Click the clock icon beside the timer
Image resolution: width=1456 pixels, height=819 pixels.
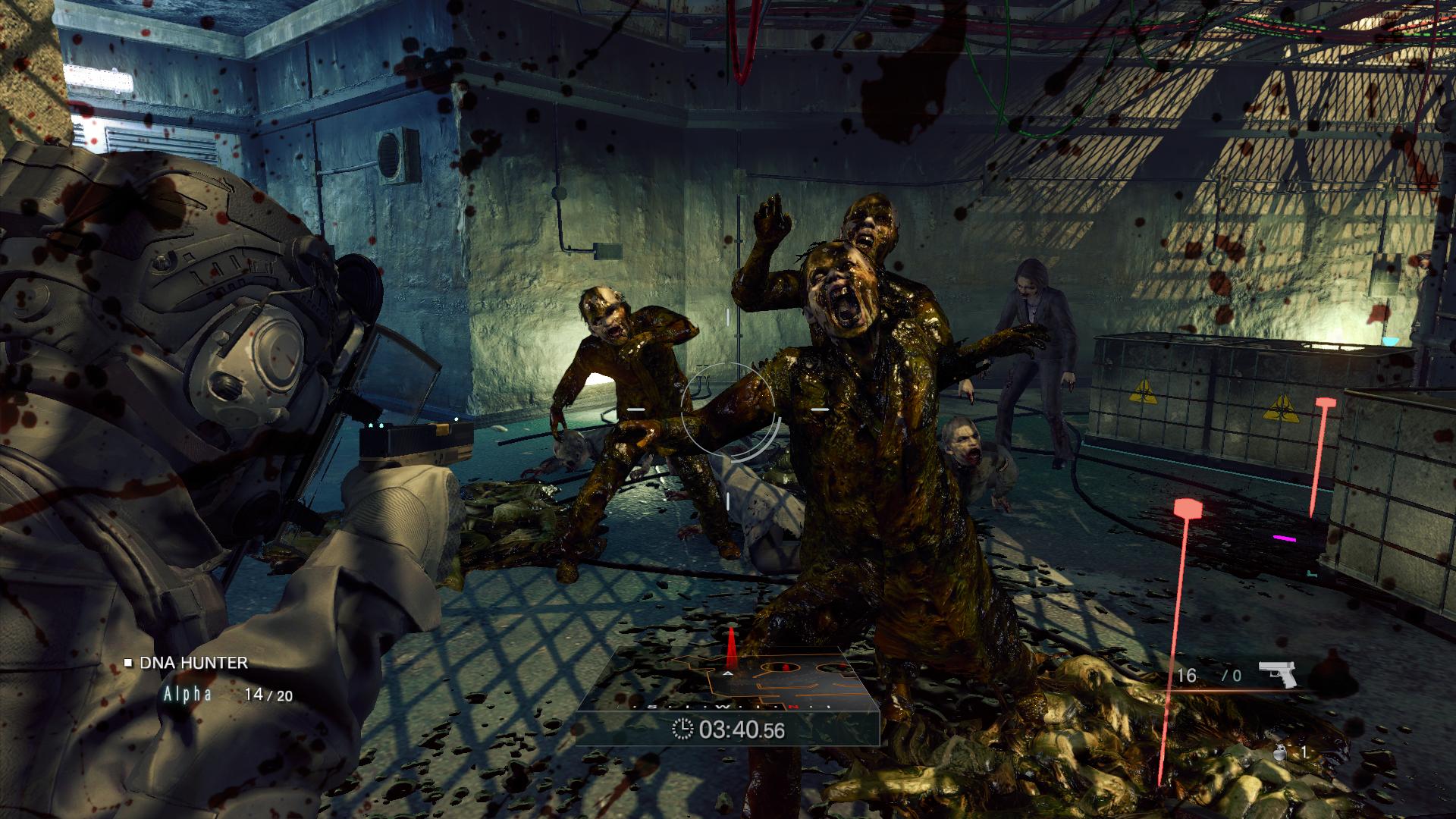pyautogui.click(x=683, y=730)
